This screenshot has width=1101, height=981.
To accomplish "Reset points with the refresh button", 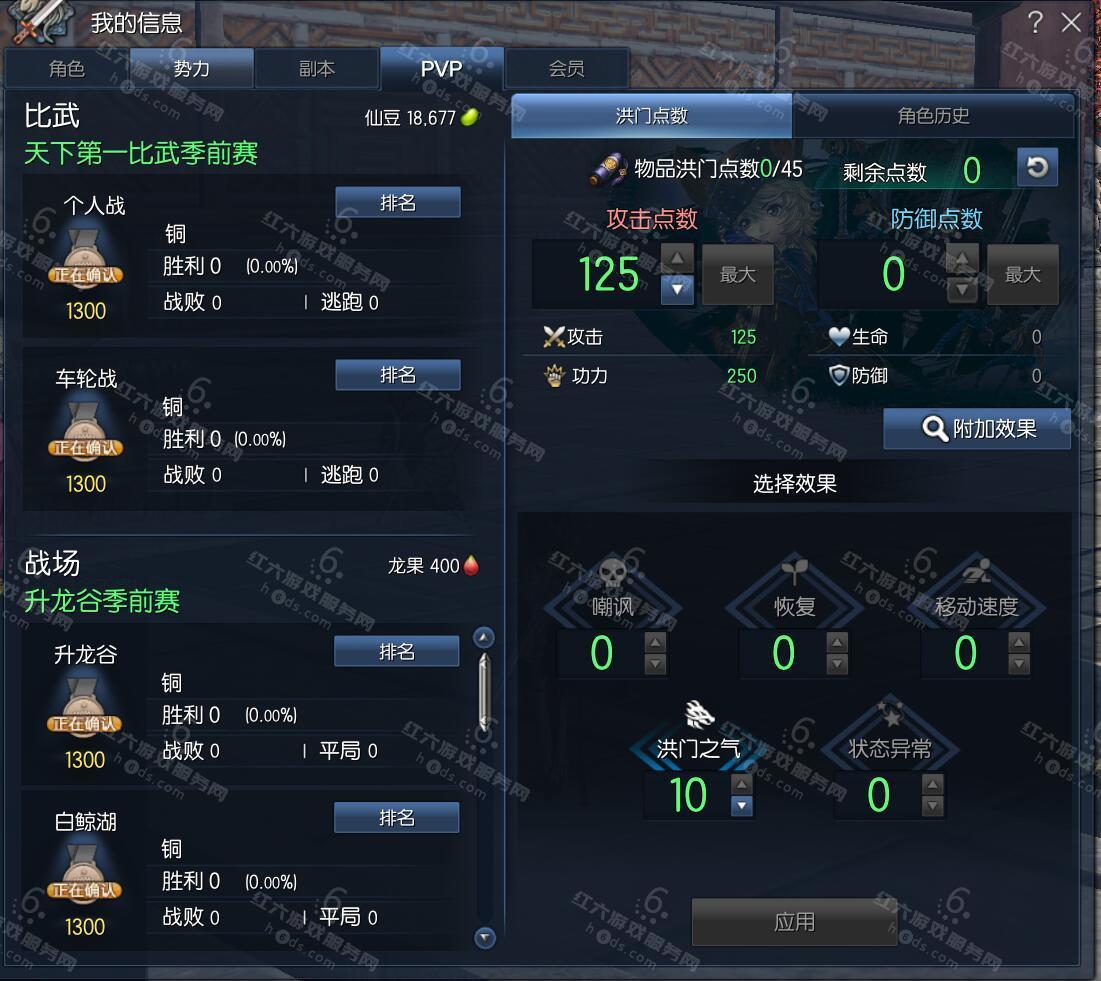I will click(1037, 167).
